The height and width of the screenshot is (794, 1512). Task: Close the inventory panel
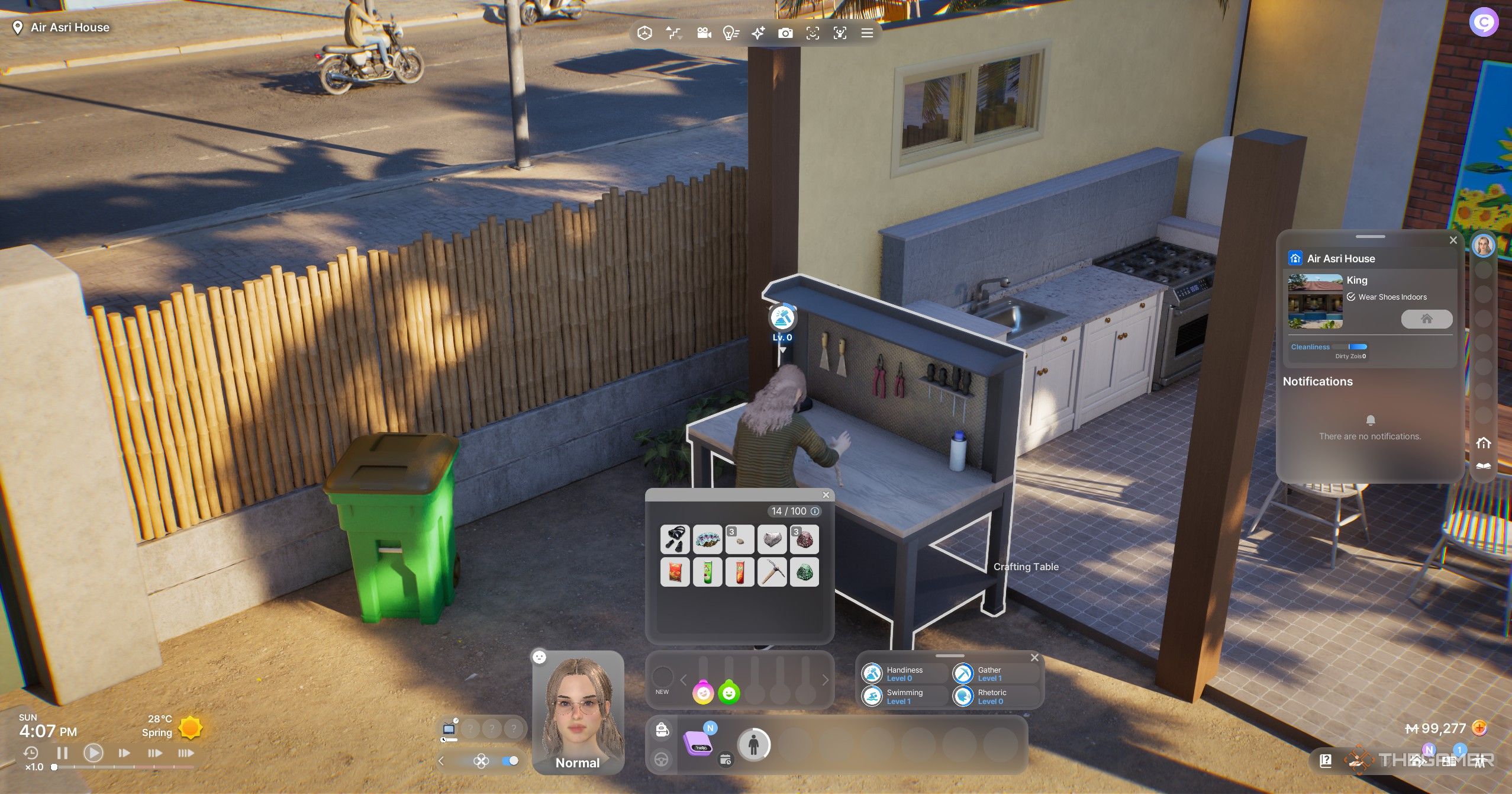tap(826, 495)
